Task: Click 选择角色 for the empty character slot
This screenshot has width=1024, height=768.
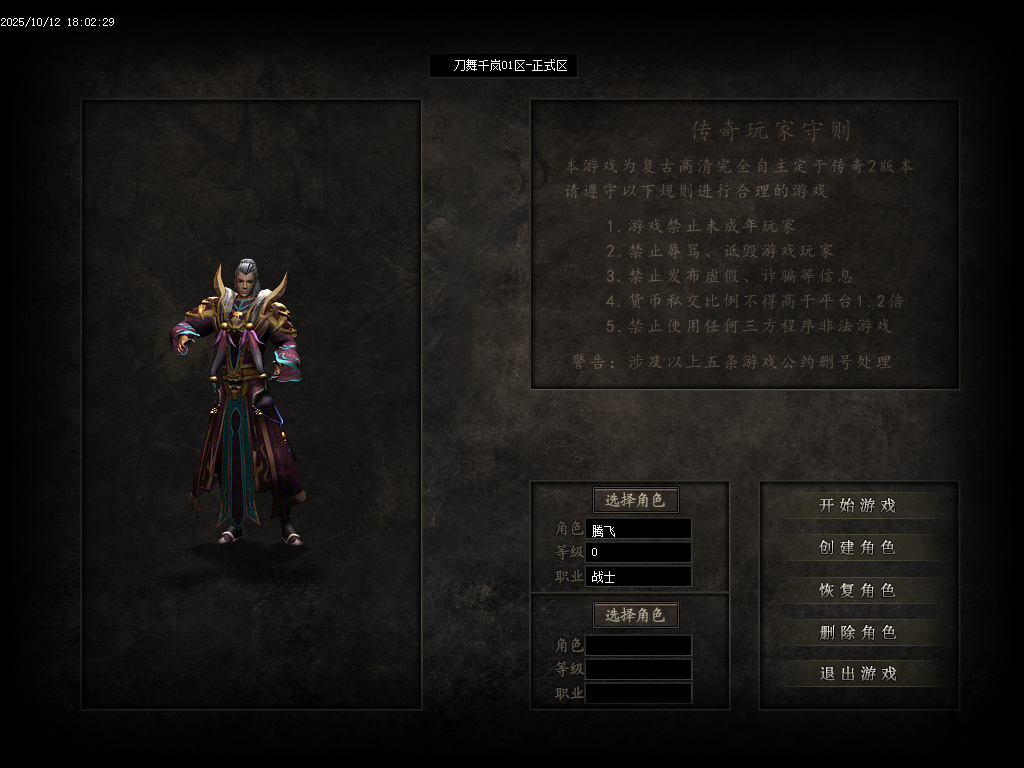Action: point(635,615)
